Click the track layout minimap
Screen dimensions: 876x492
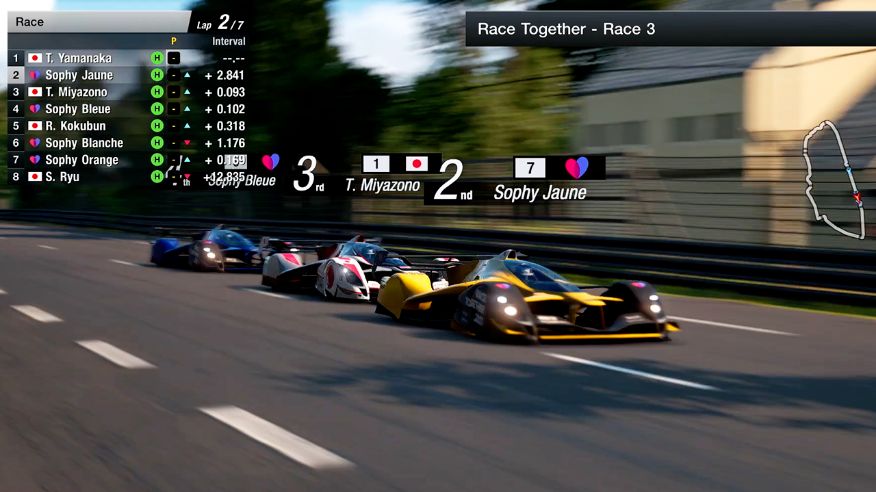835,180
